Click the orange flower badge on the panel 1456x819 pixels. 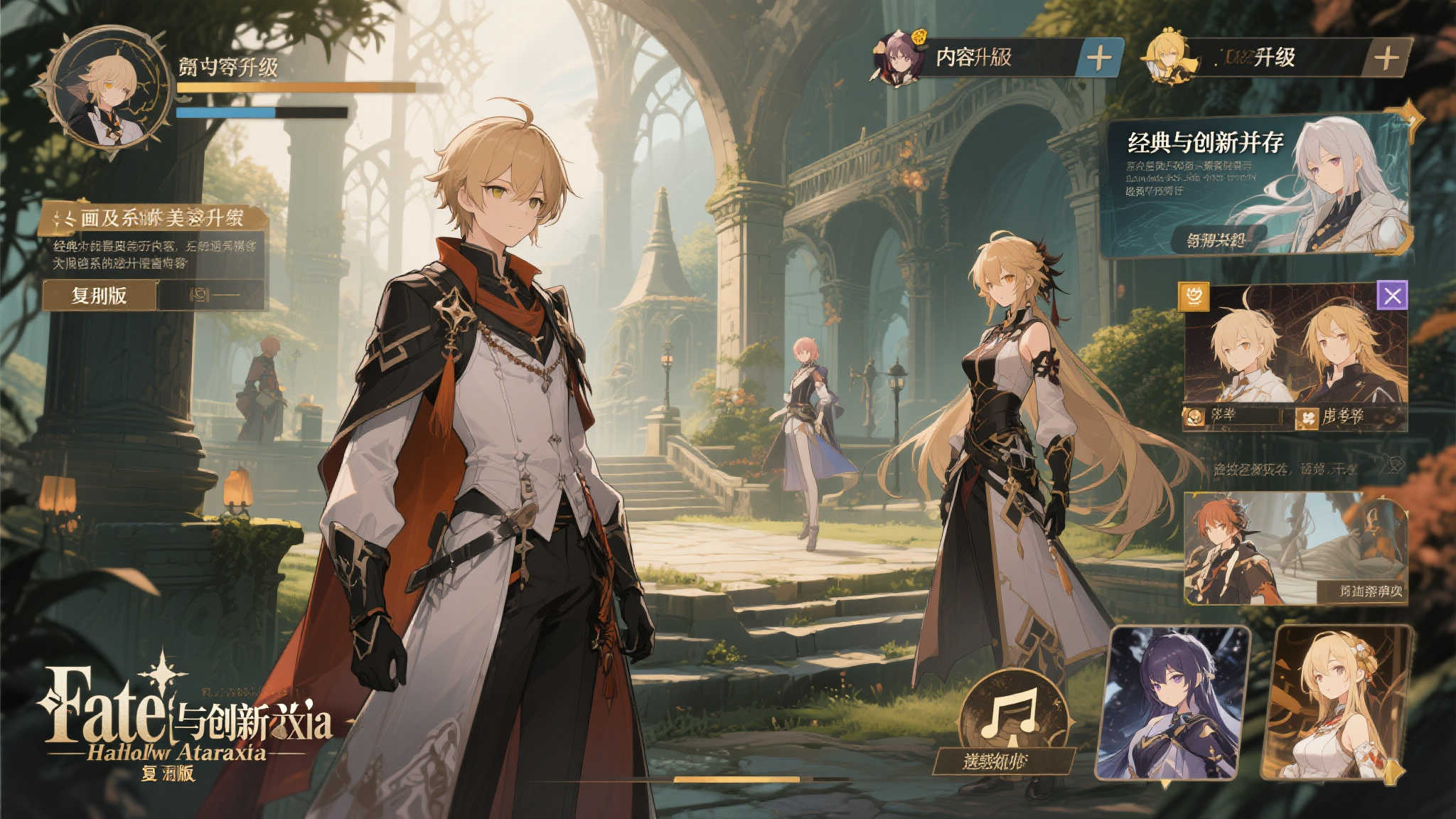pos(1194,296)
